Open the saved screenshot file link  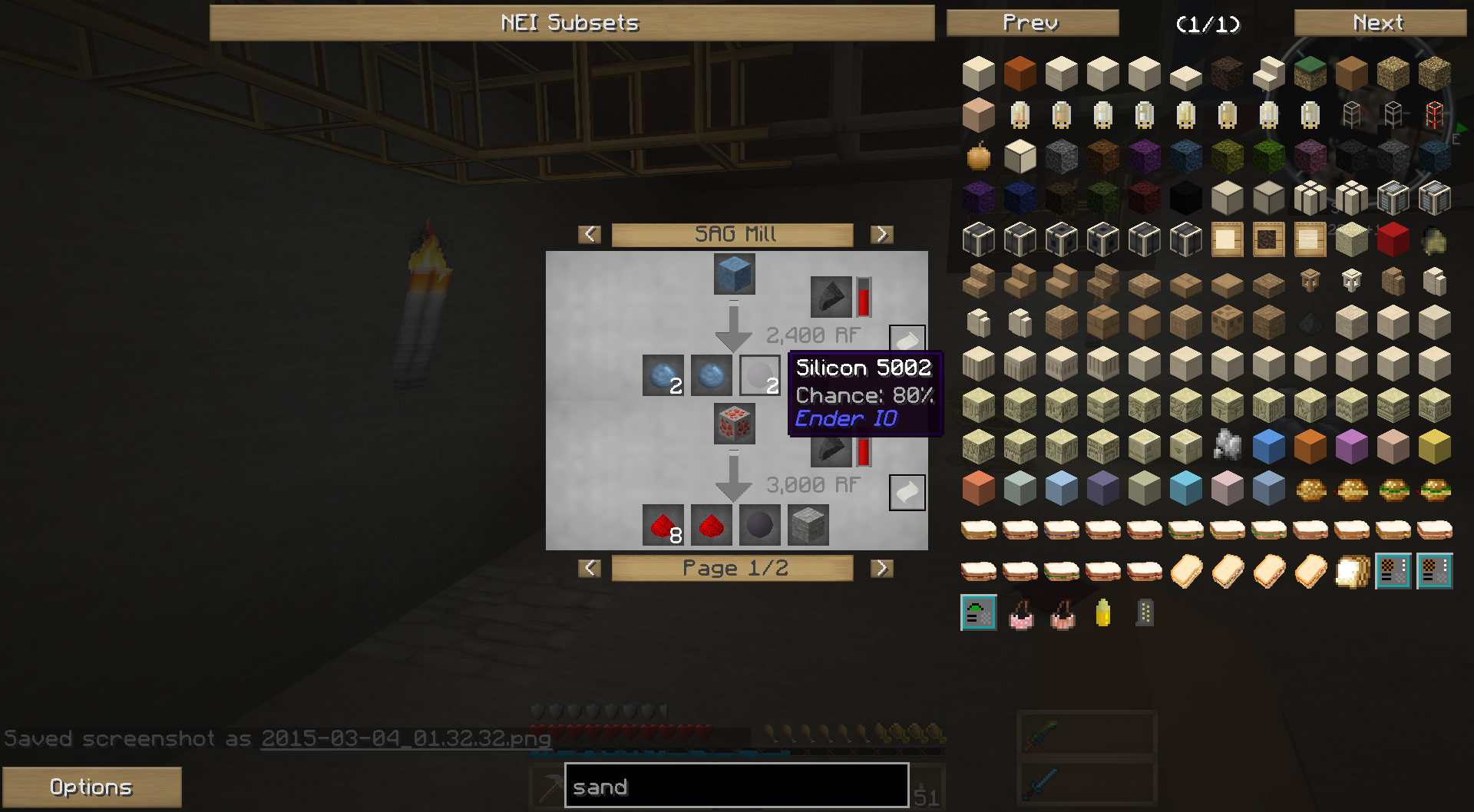406,738
